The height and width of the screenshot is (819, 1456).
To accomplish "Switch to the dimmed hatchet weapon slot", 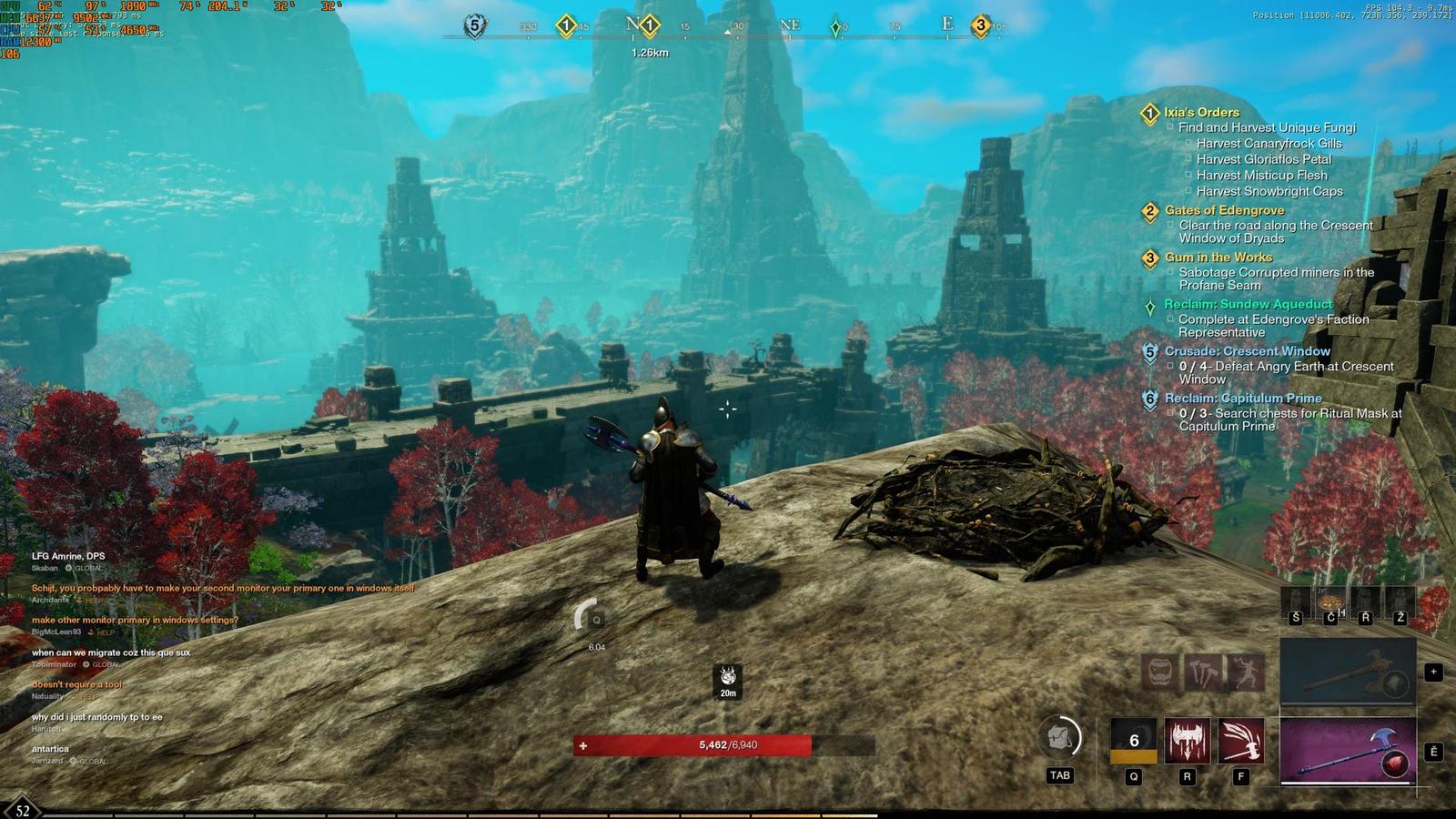I will [x=1348, y=671].
